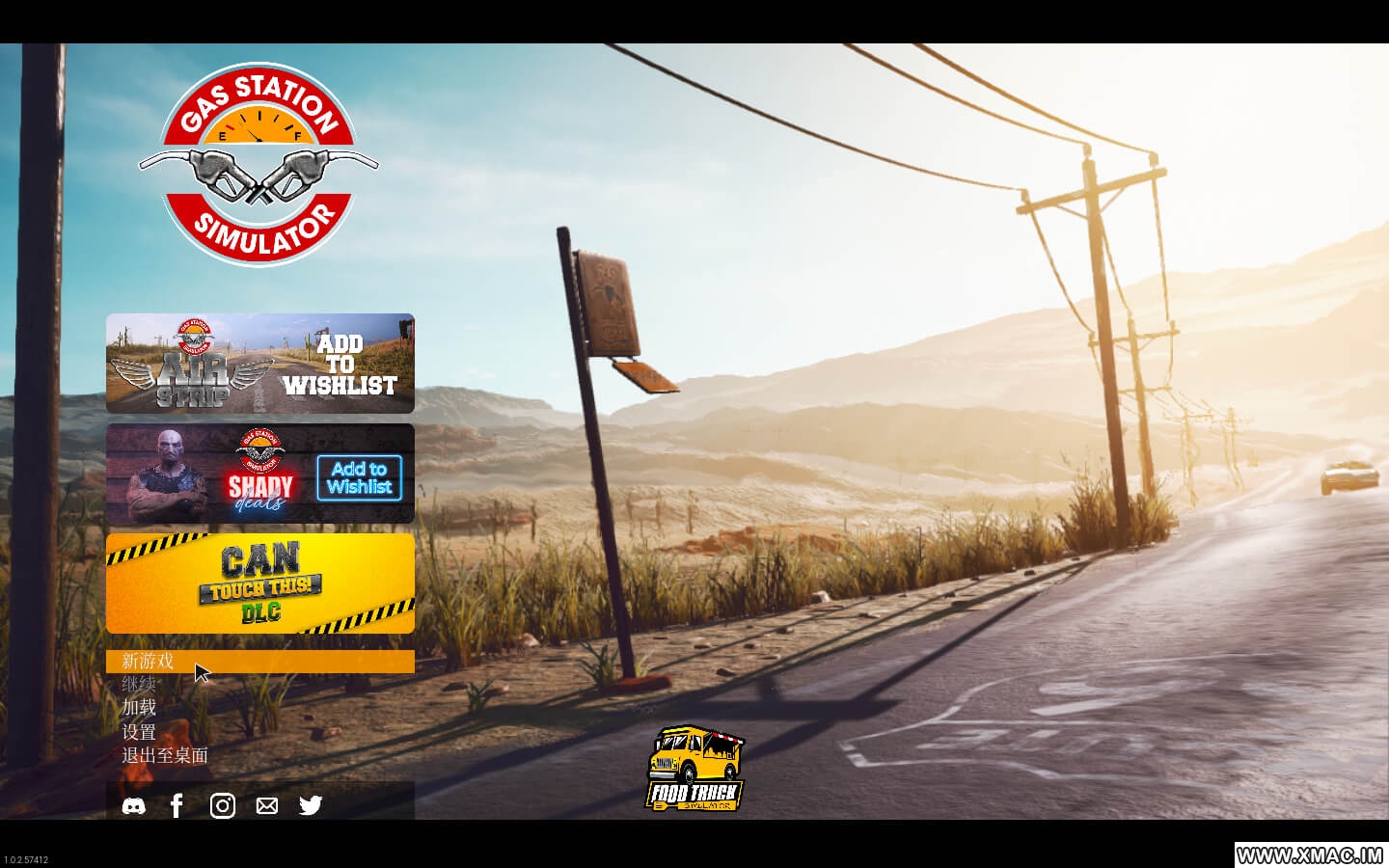Screen dimensions: 1389x868
Task: Open the 加载 load game menu
Action: 139,708
